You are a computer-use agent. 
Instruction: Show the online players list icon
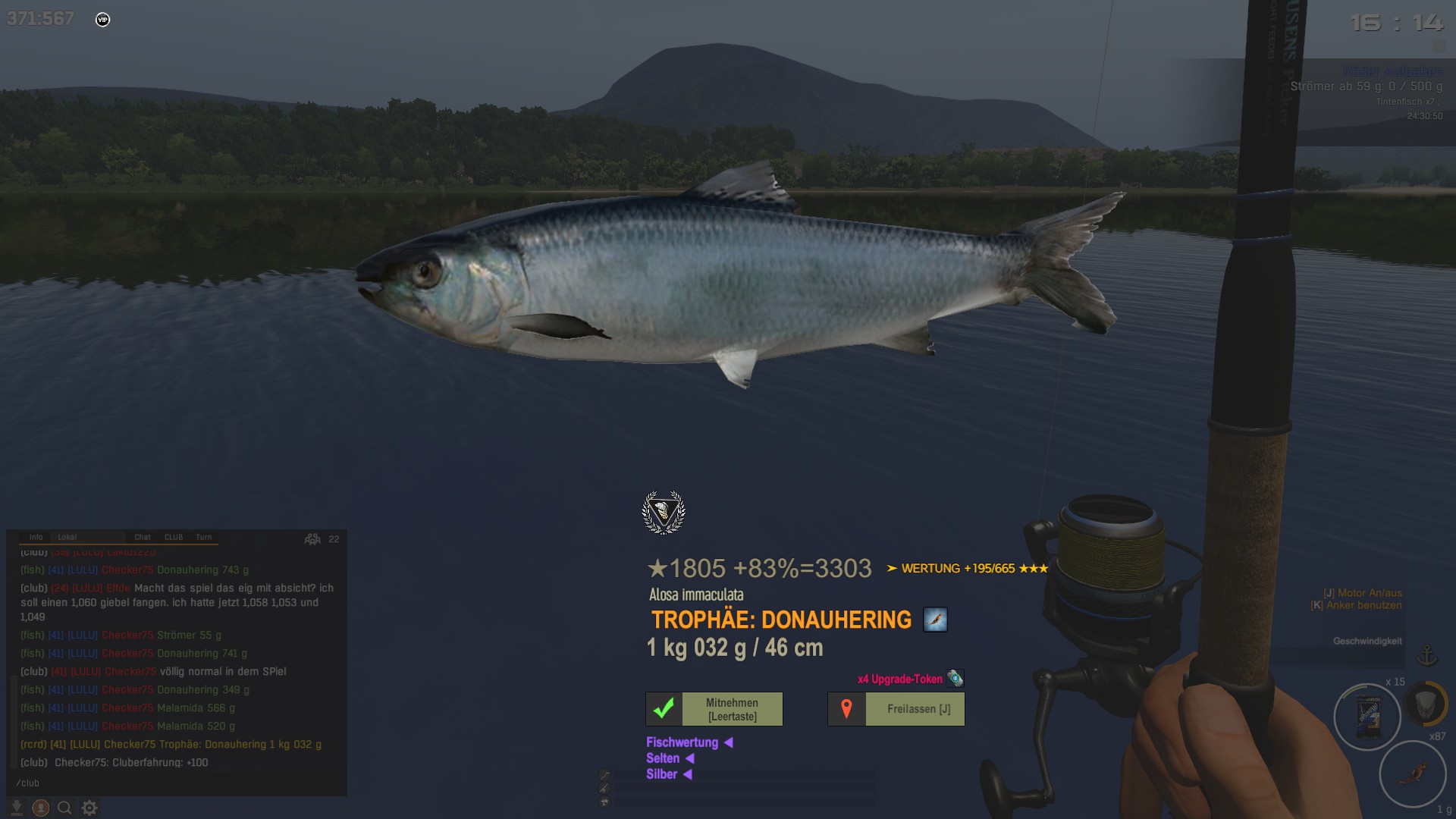pos(312,538)
